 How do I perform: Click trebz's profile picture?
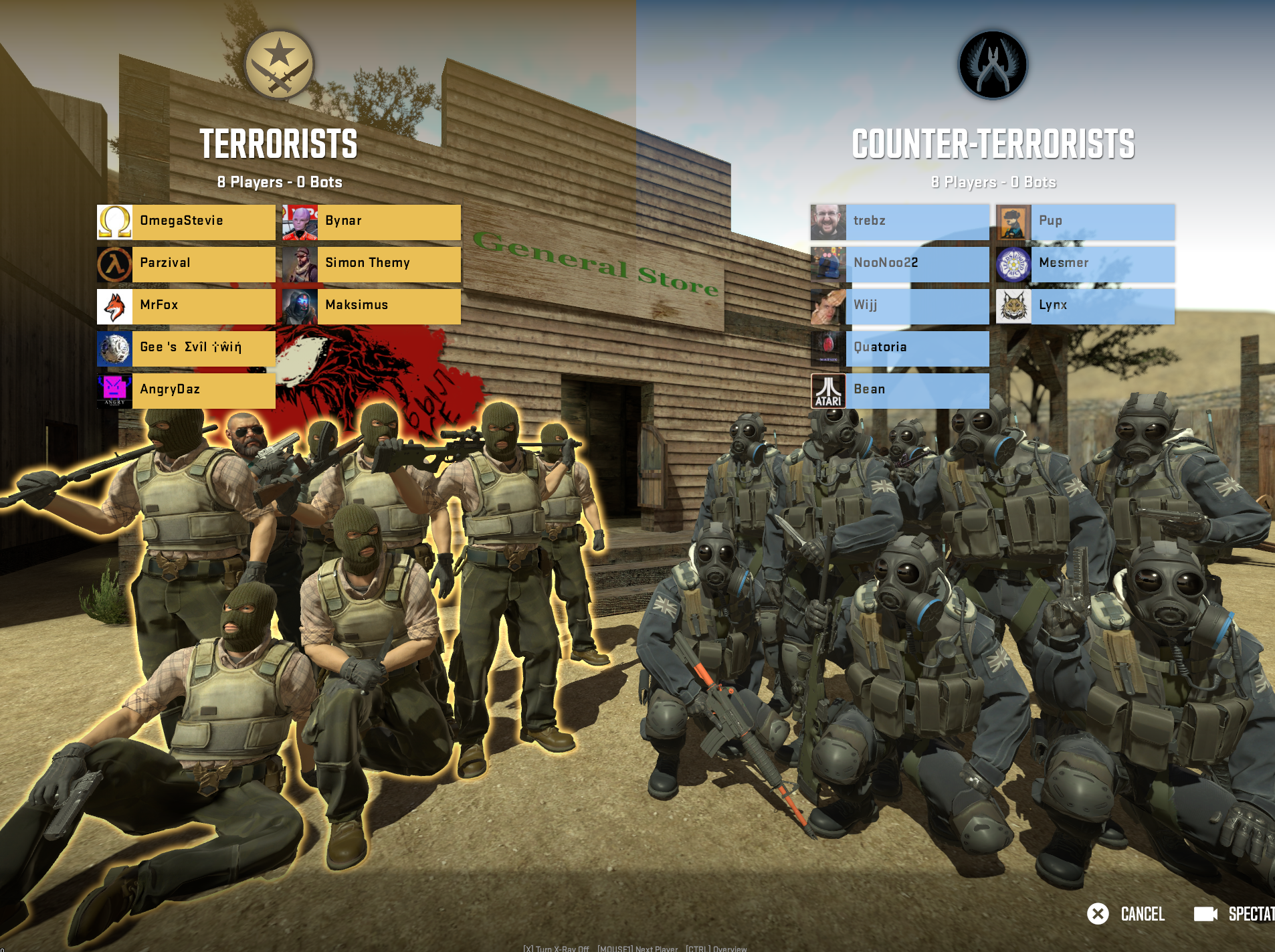coord(829,221)
